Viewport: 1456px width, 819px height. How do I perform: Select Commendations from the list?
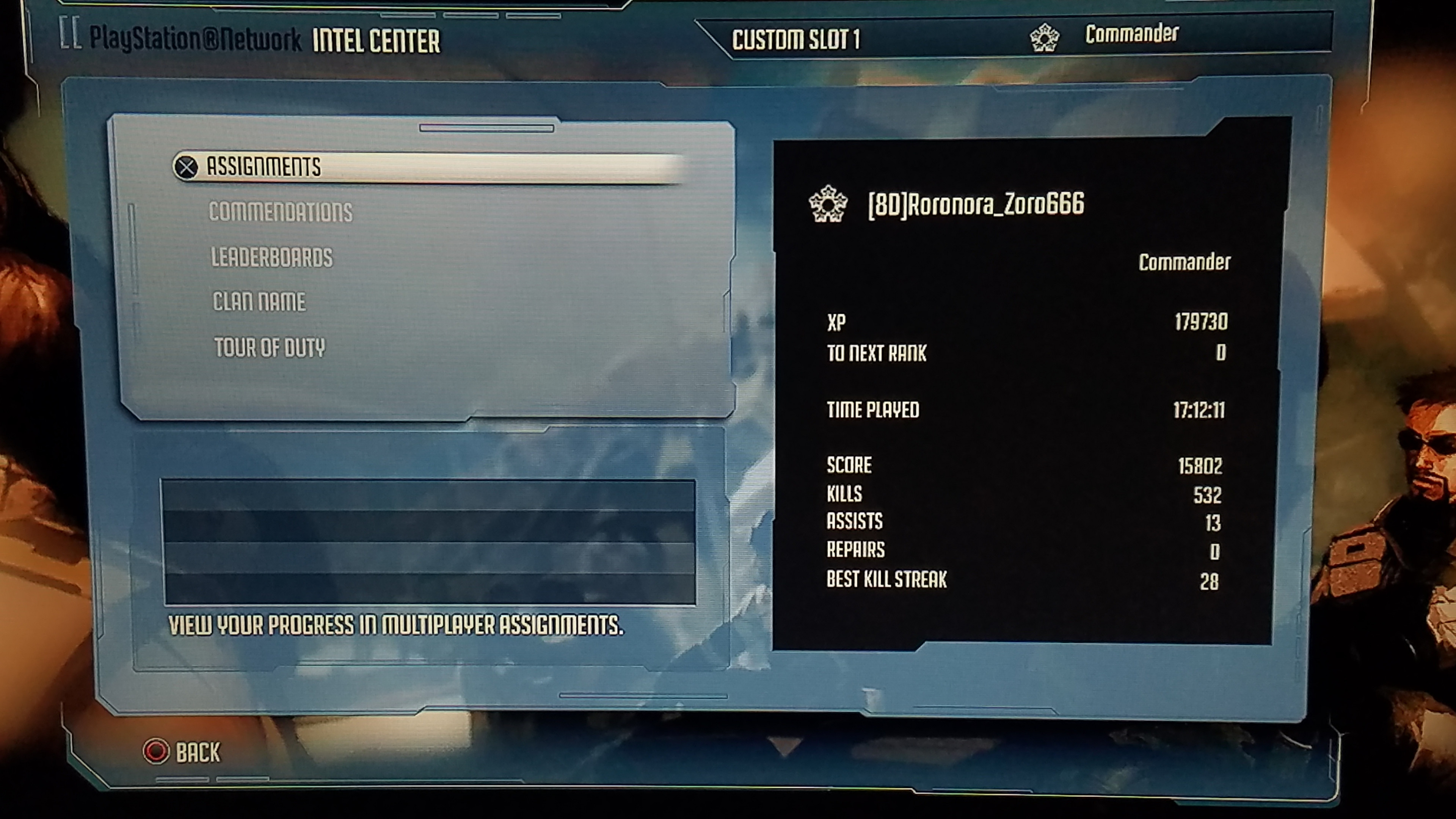(280, 212)
